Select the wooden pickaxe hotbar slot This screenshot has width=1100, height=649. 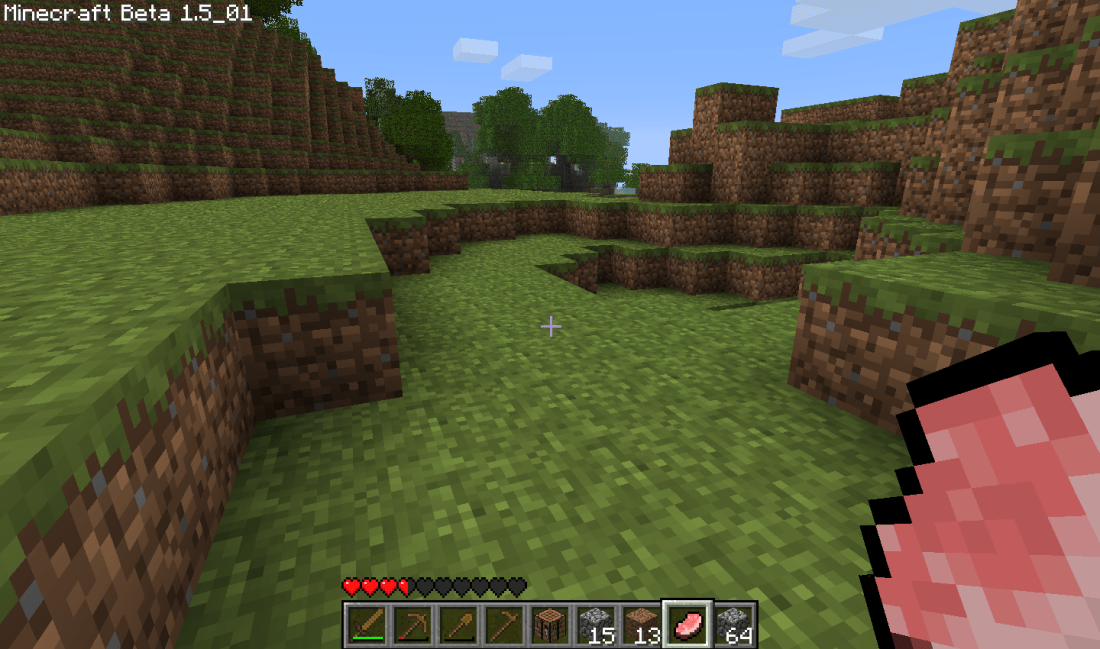click(412, 625)
